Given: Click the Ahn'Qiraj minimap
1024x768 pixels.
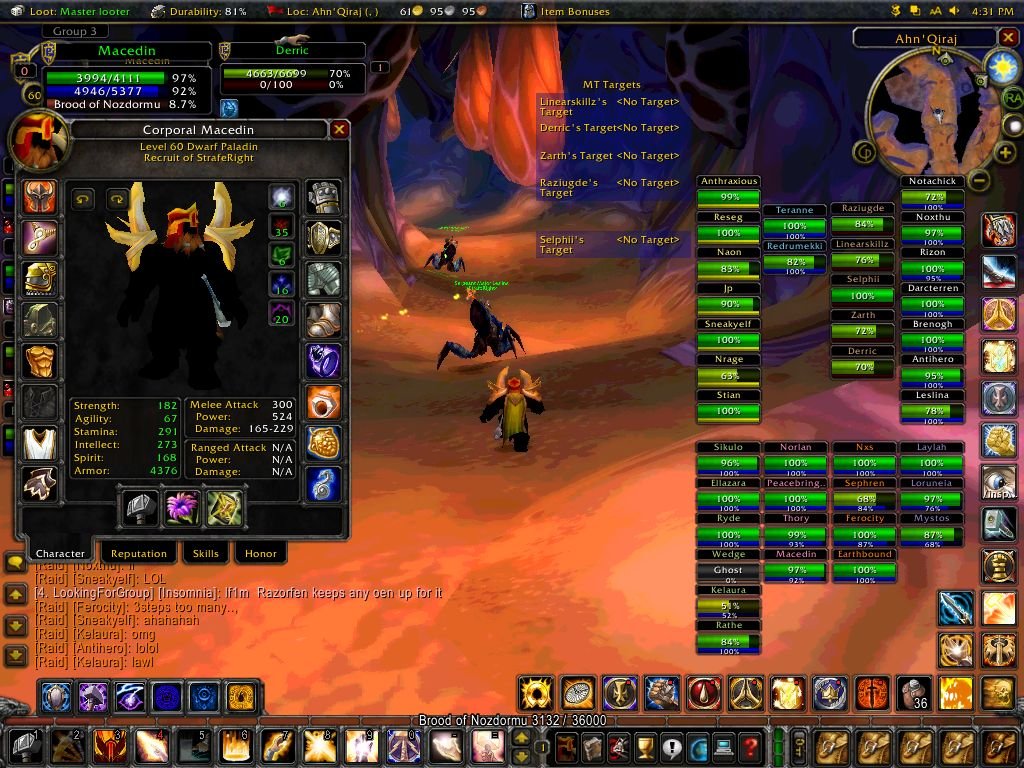Looking at the screenshot, I should coord(925,117).
